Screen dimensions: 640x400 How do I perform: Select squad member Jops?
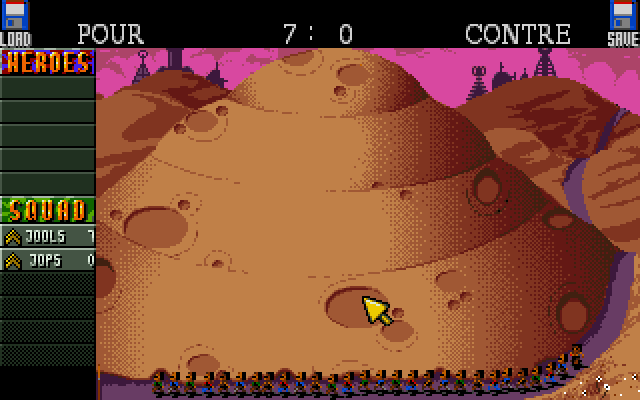[x=48, y=260]
